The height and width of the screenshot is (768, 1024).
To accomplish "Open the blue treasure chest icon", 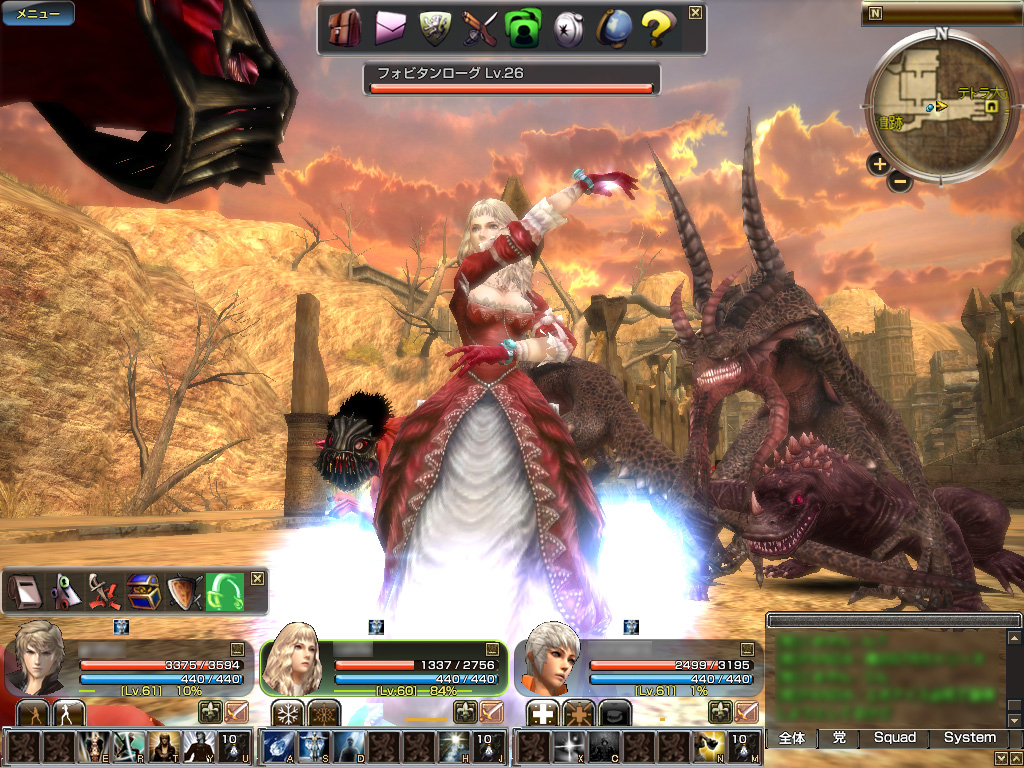I will 142,593.
